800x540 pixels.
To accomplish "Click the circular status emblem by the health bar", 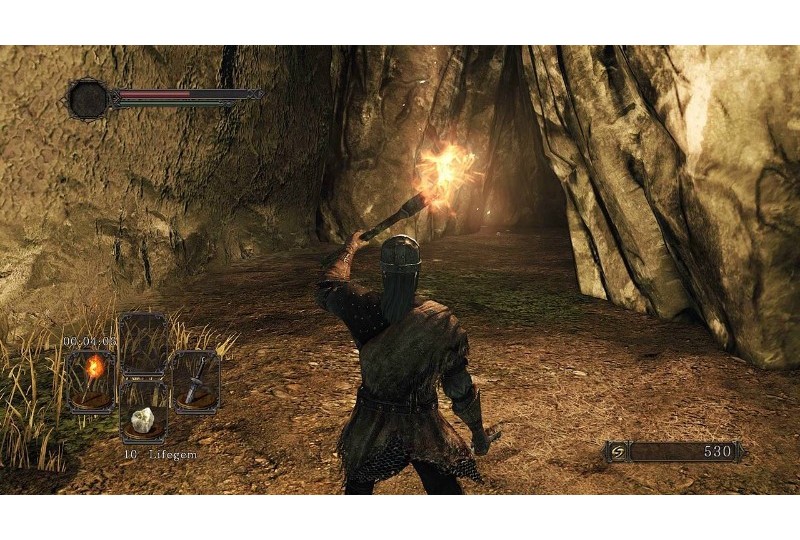I will point(88,99).
